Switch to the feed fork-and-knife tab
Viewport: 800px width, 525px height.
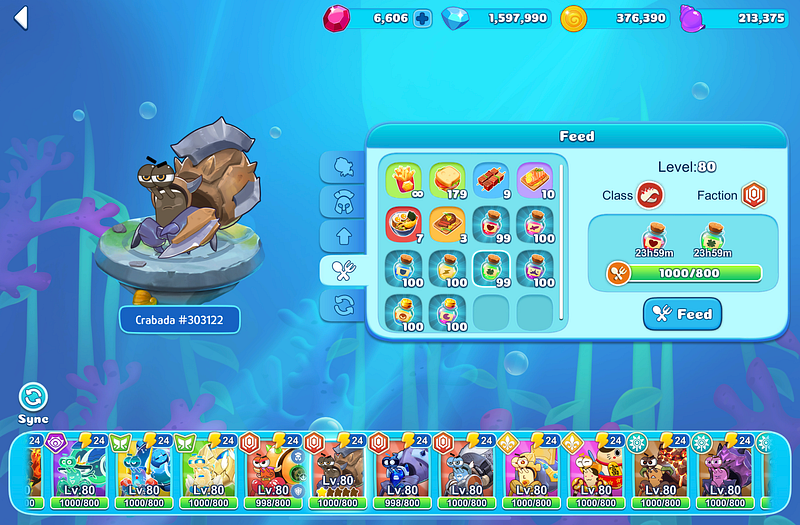click(x=343, y=270)
